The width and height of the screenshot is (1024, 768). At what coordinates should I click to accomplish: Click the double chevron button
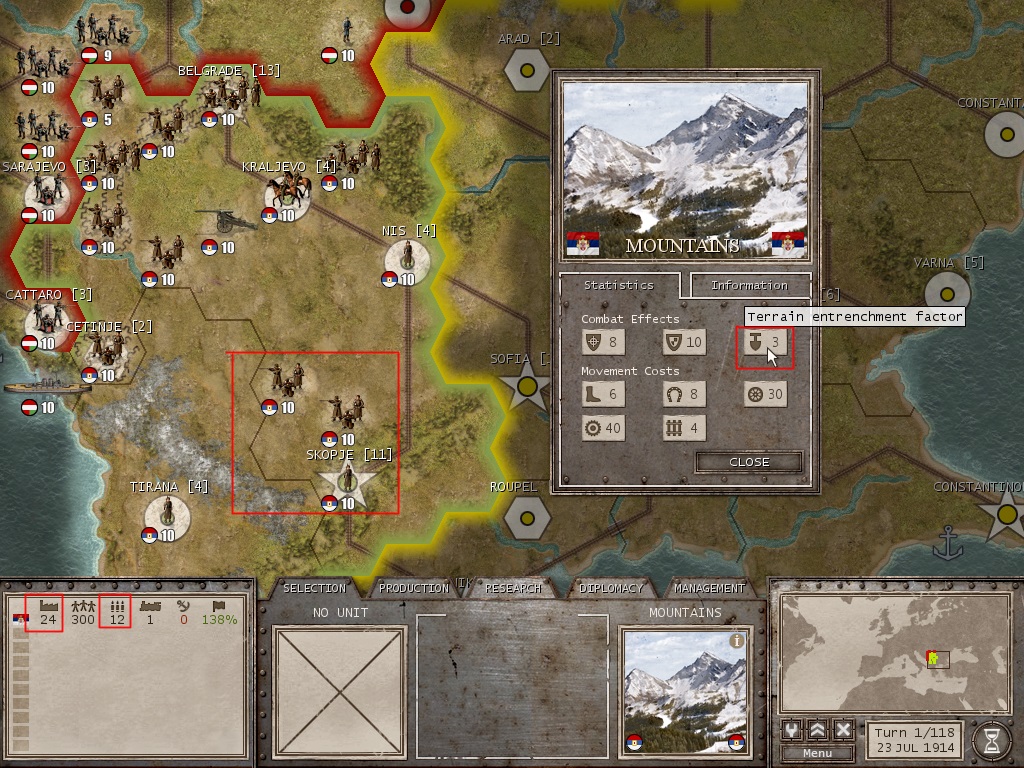click(818, 729)
